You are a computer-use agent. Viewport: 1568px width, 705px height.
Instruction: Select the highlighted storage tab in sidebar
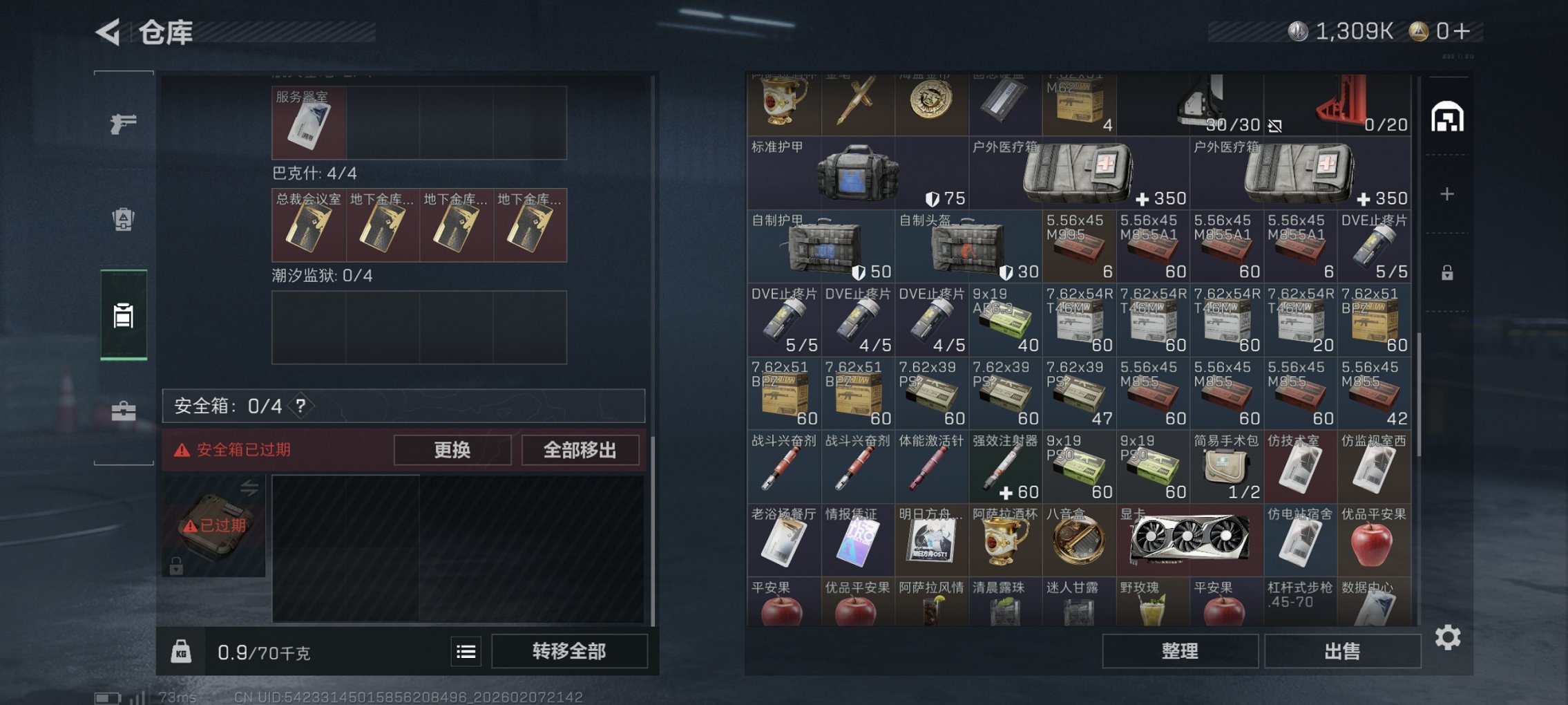(x=123, y=316)
